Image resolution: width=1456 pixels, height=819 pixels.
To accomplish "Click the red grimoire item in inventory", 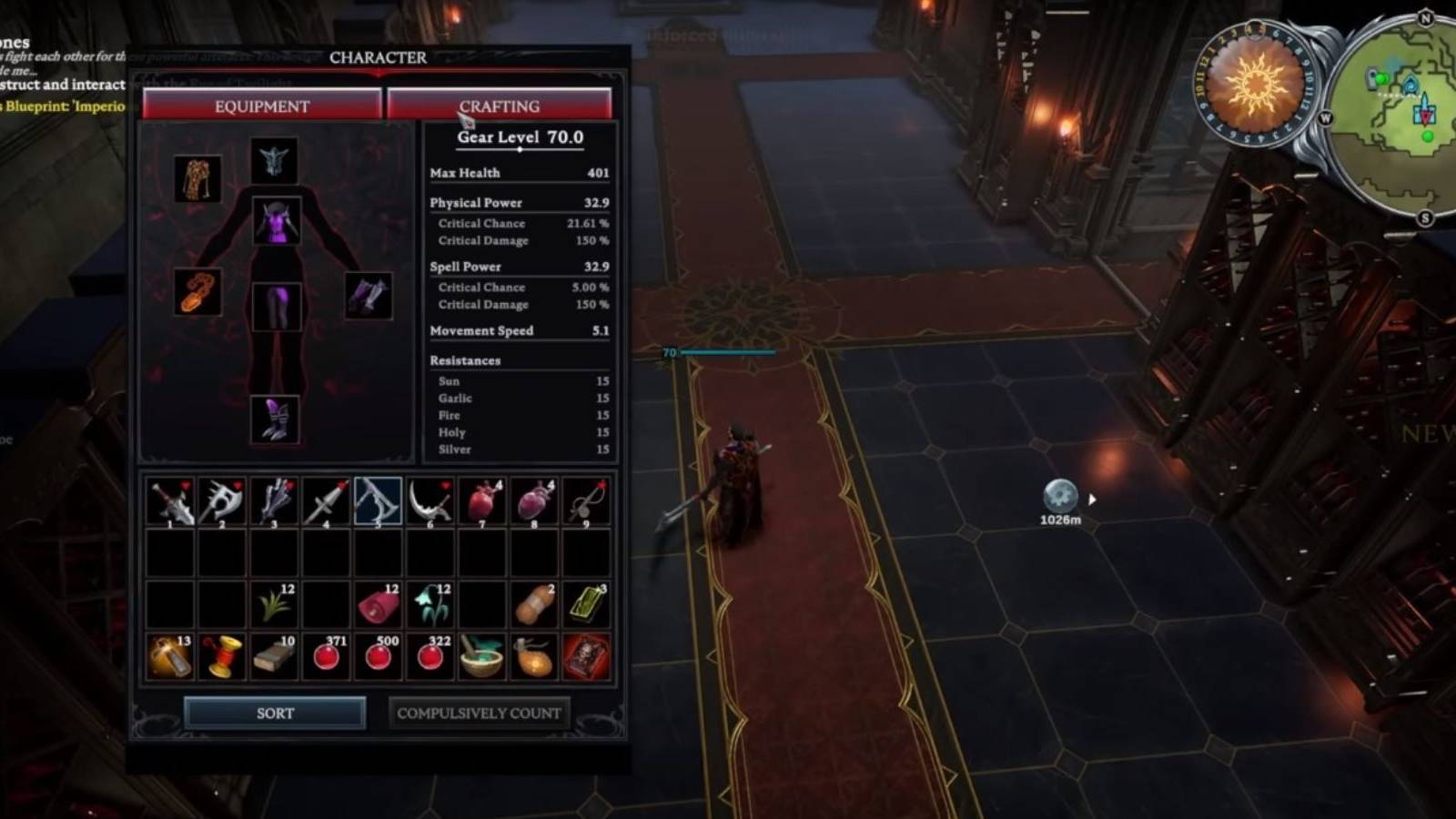I will coord(585,653).
